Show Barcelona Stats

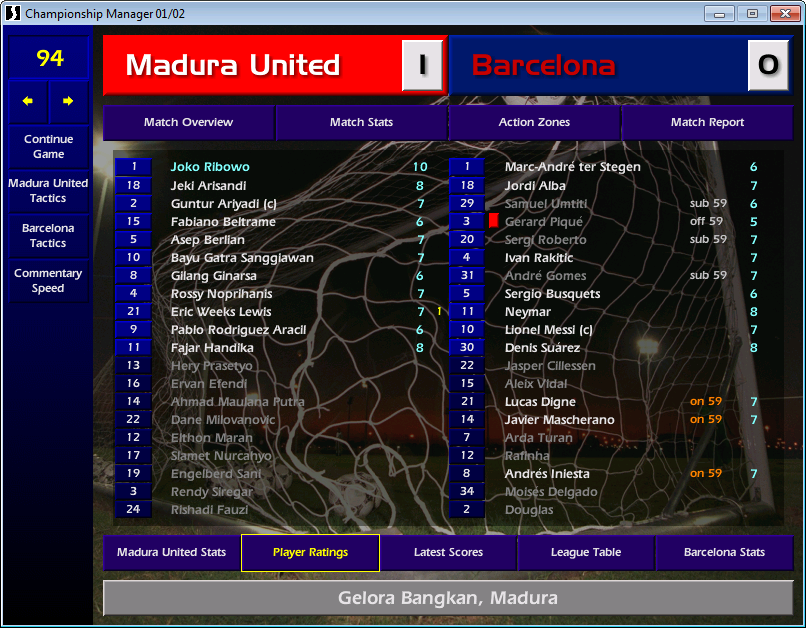point(724,553)
